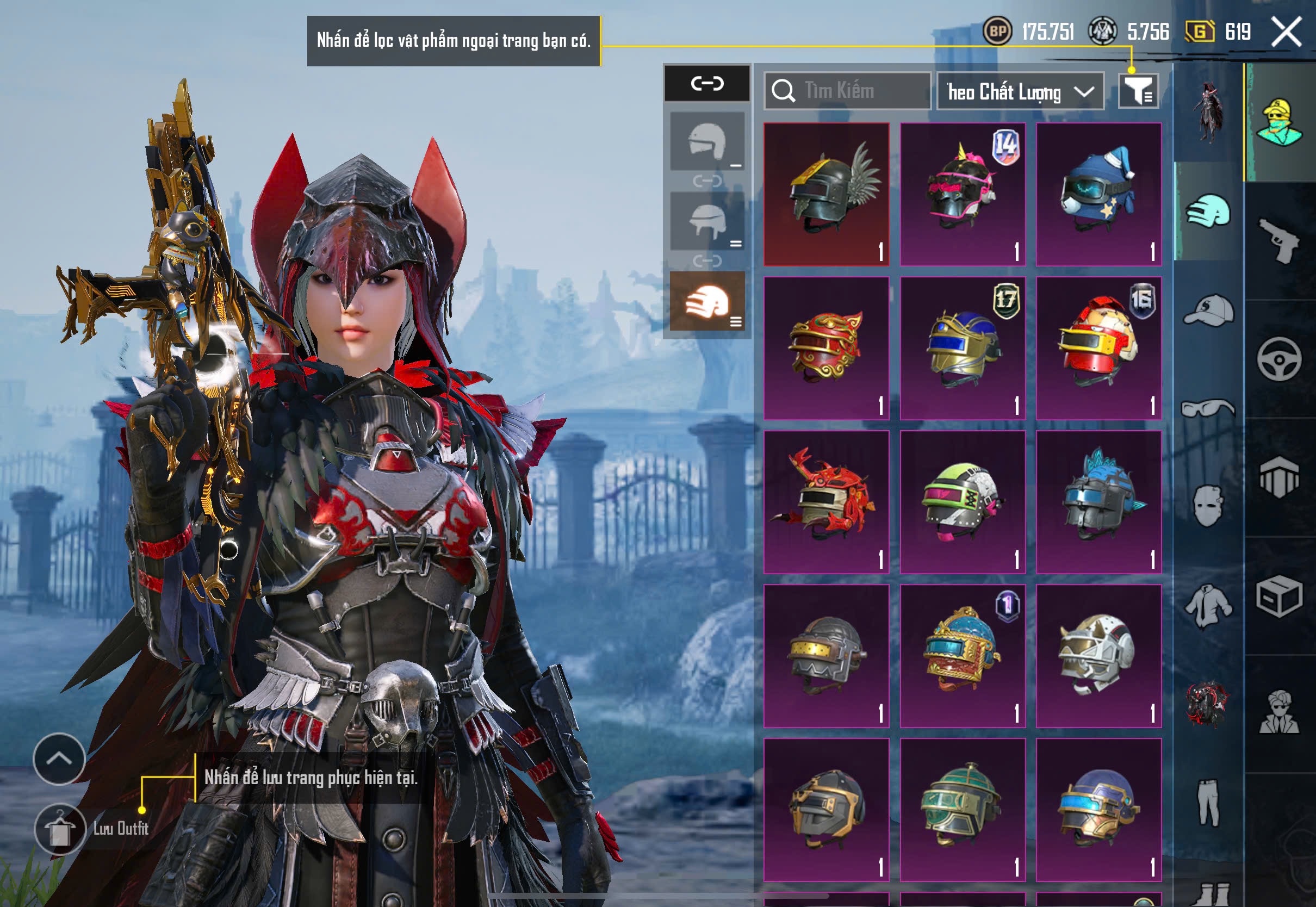
Task: Toggle the link chain button above helmet levels
Action: [x=707, y=84]
